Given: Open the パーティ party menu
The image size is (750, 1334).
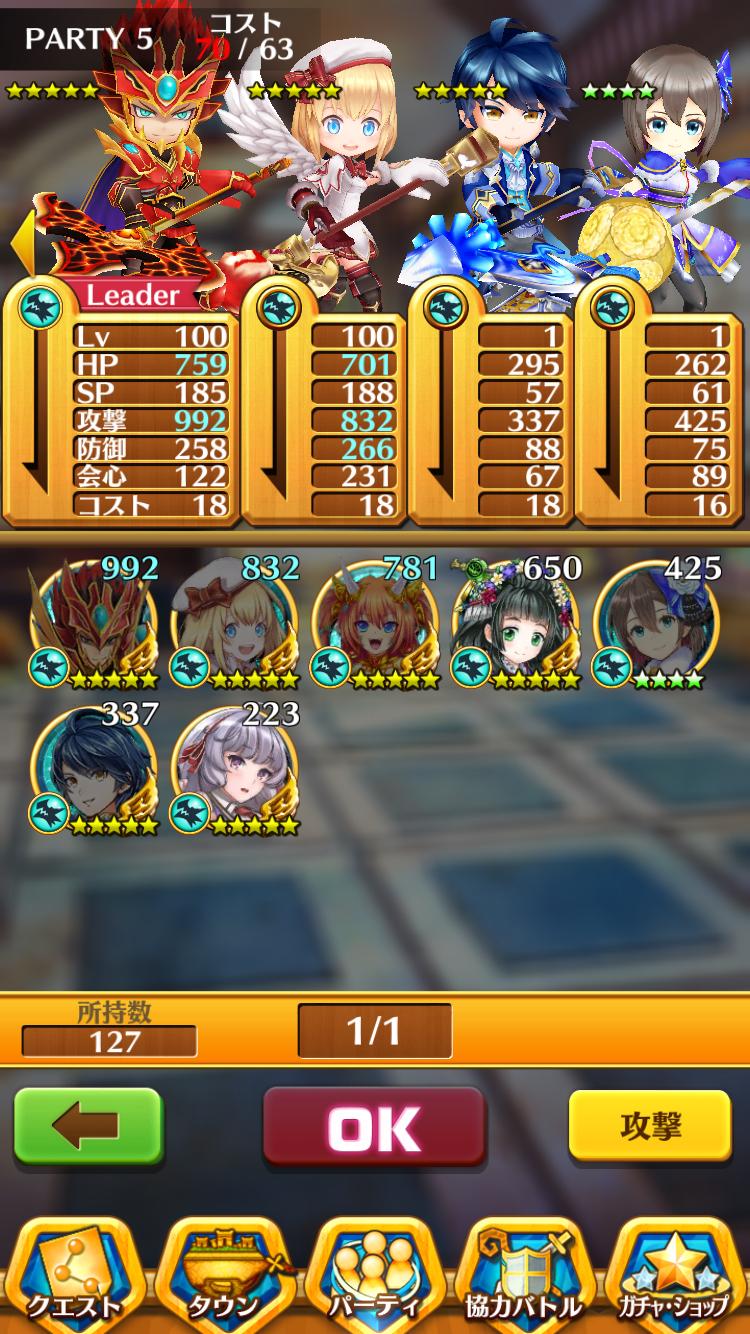Looking at the screenshot, I should 375,1275.
